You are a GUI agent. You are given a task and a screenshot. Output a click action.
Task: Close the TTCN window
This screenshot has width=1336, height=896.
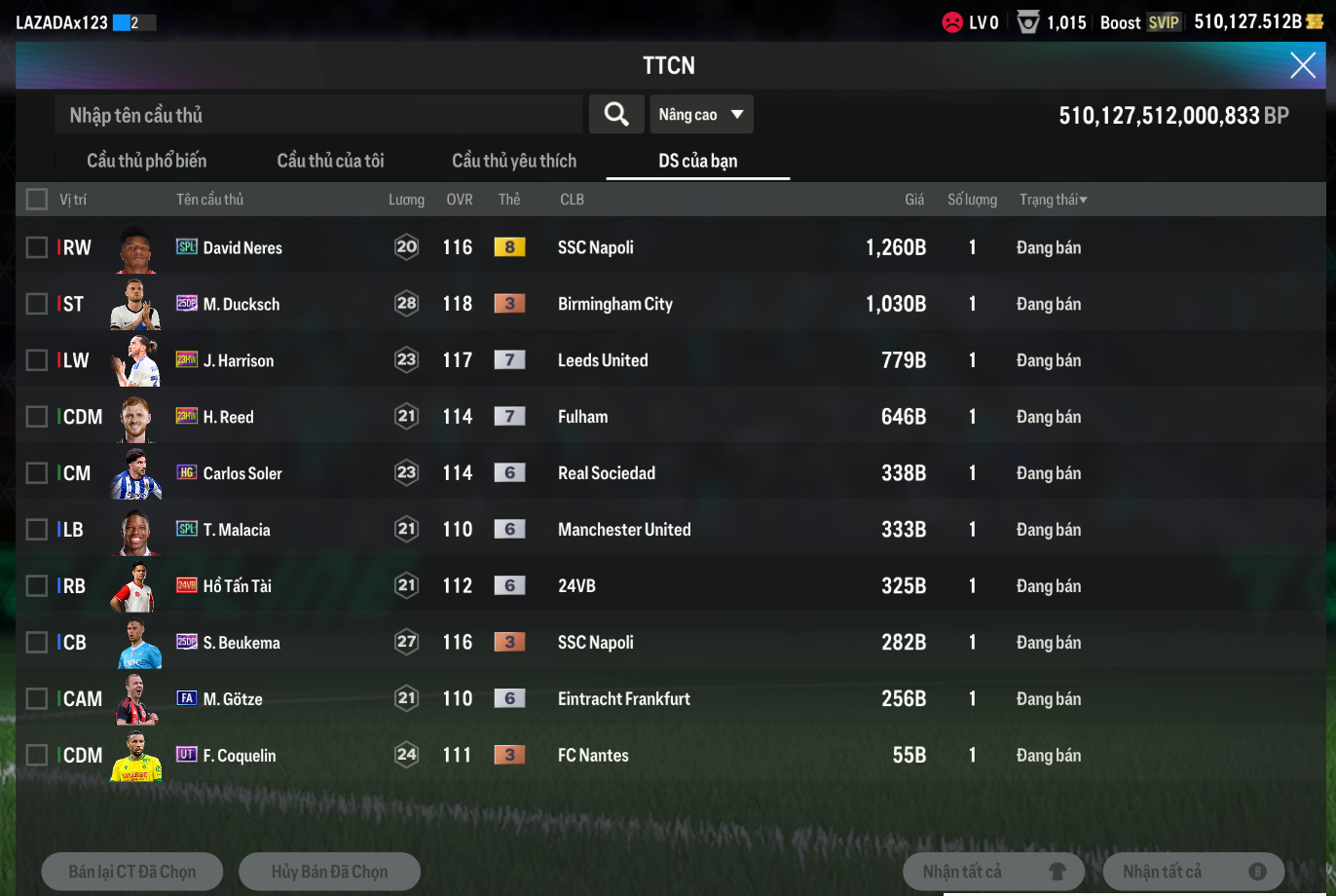pyautogui.click(x=1303, y=65)
